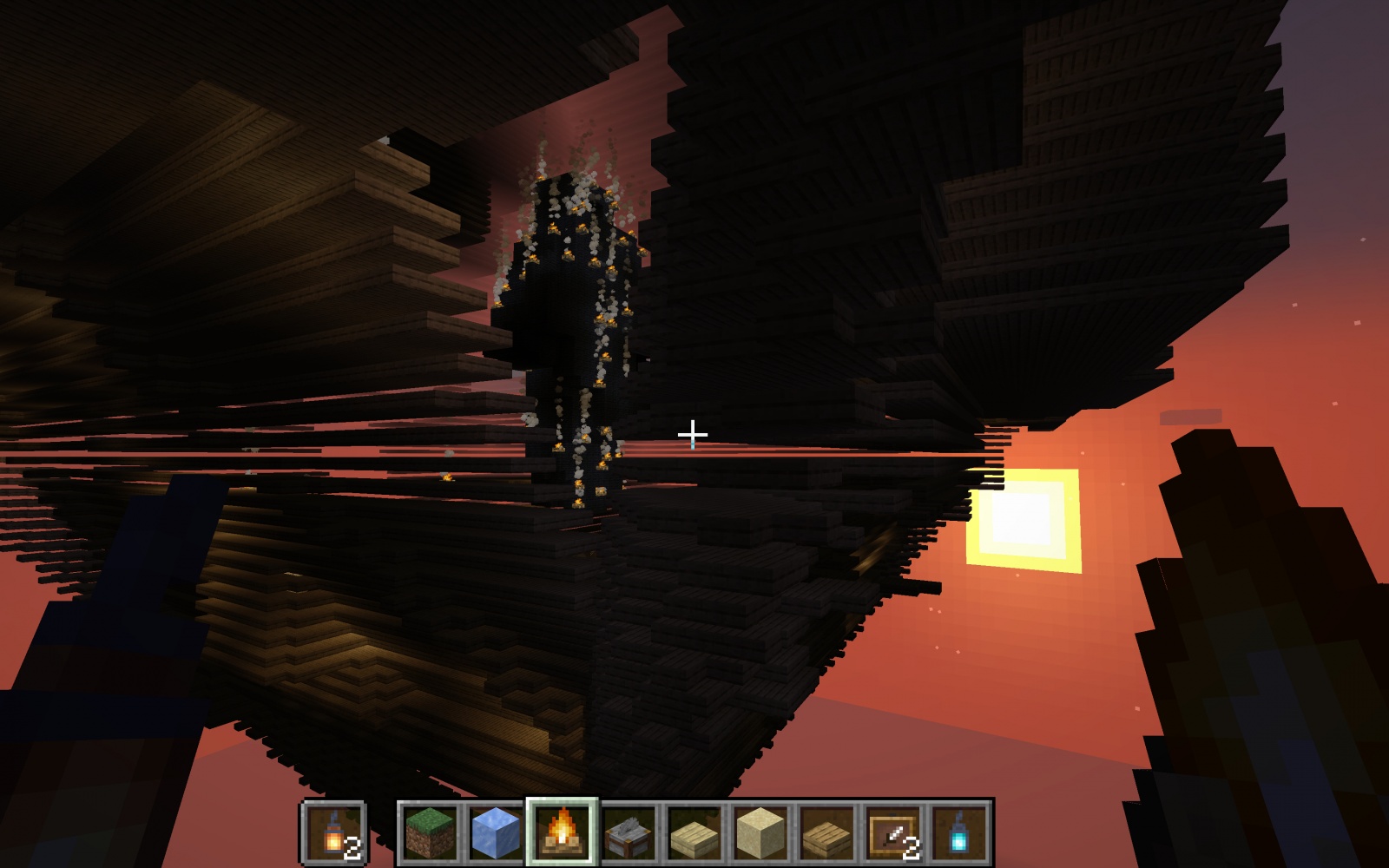Select the grass block hotbar slot
The width and height of the screenshot is (1389, 868).
(x=430, y=832)
